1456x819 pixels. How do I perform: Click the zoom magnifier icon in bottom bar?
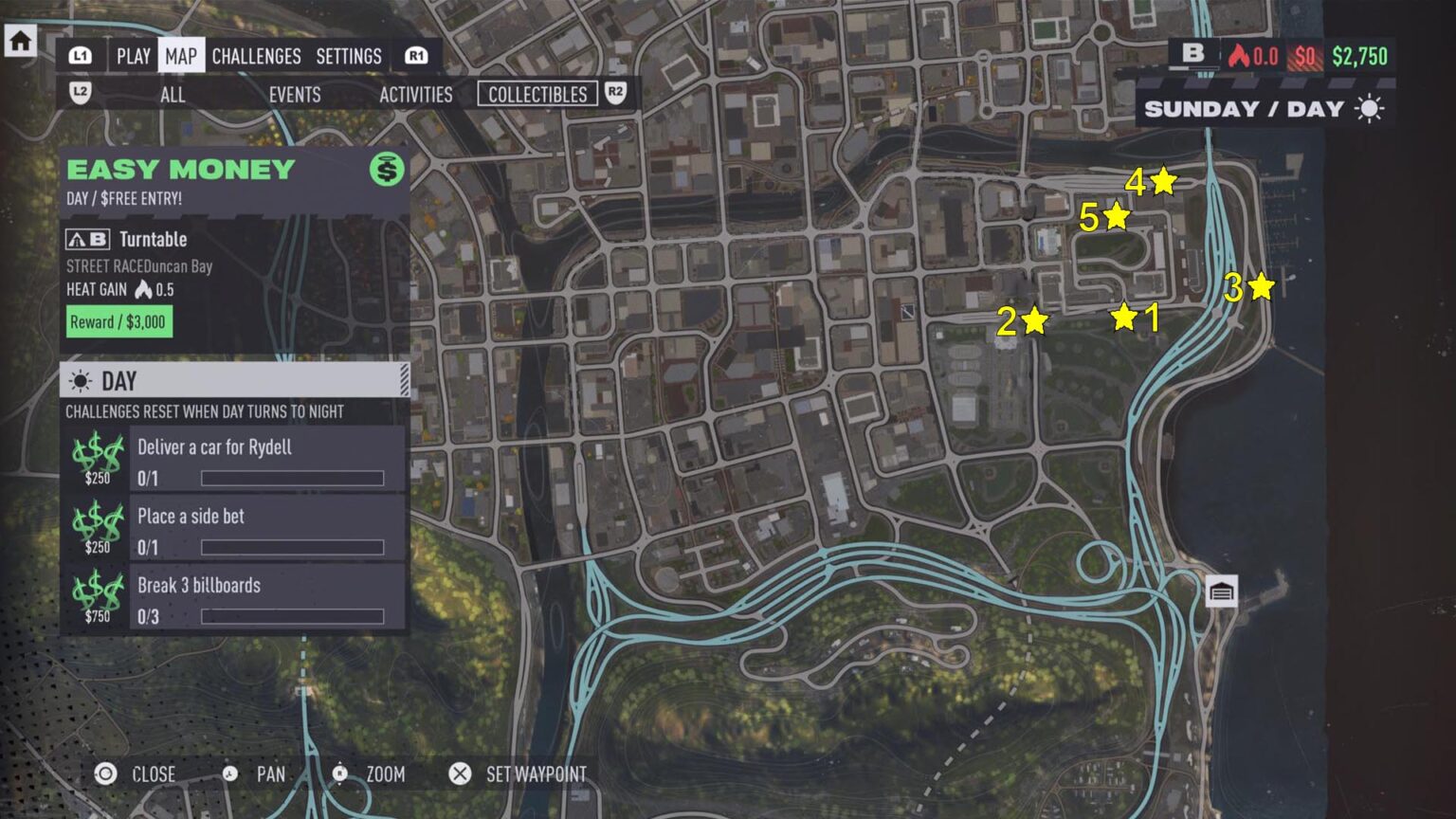[337, 774]
